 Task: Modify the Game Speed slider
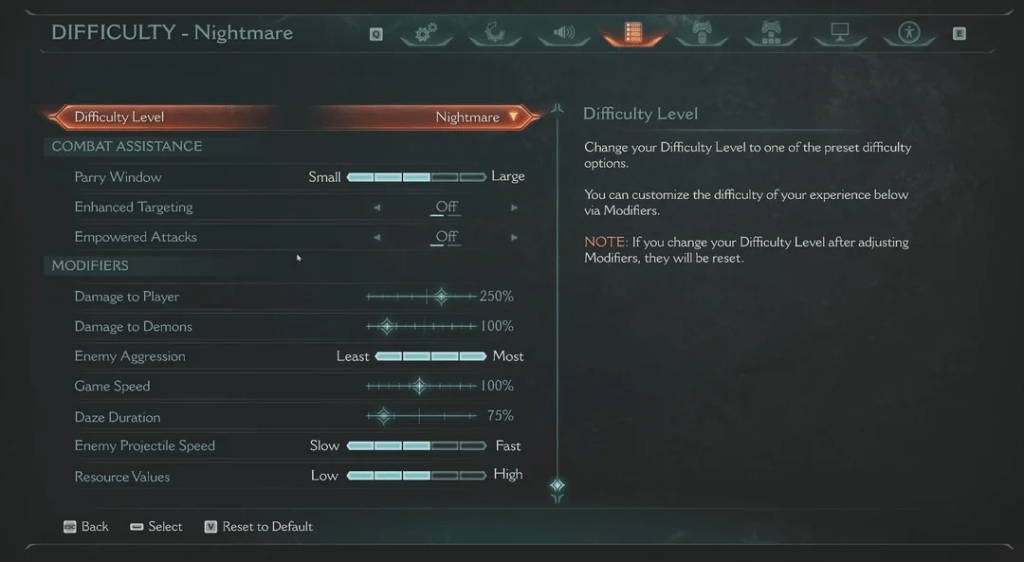click(420, 386)
